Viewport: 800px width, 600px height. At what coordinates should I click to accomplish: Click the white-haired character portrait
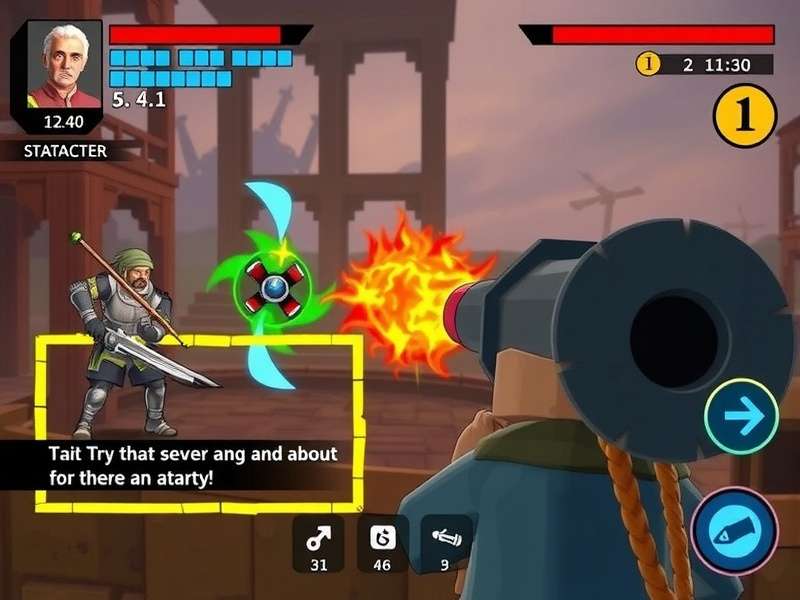62,67
